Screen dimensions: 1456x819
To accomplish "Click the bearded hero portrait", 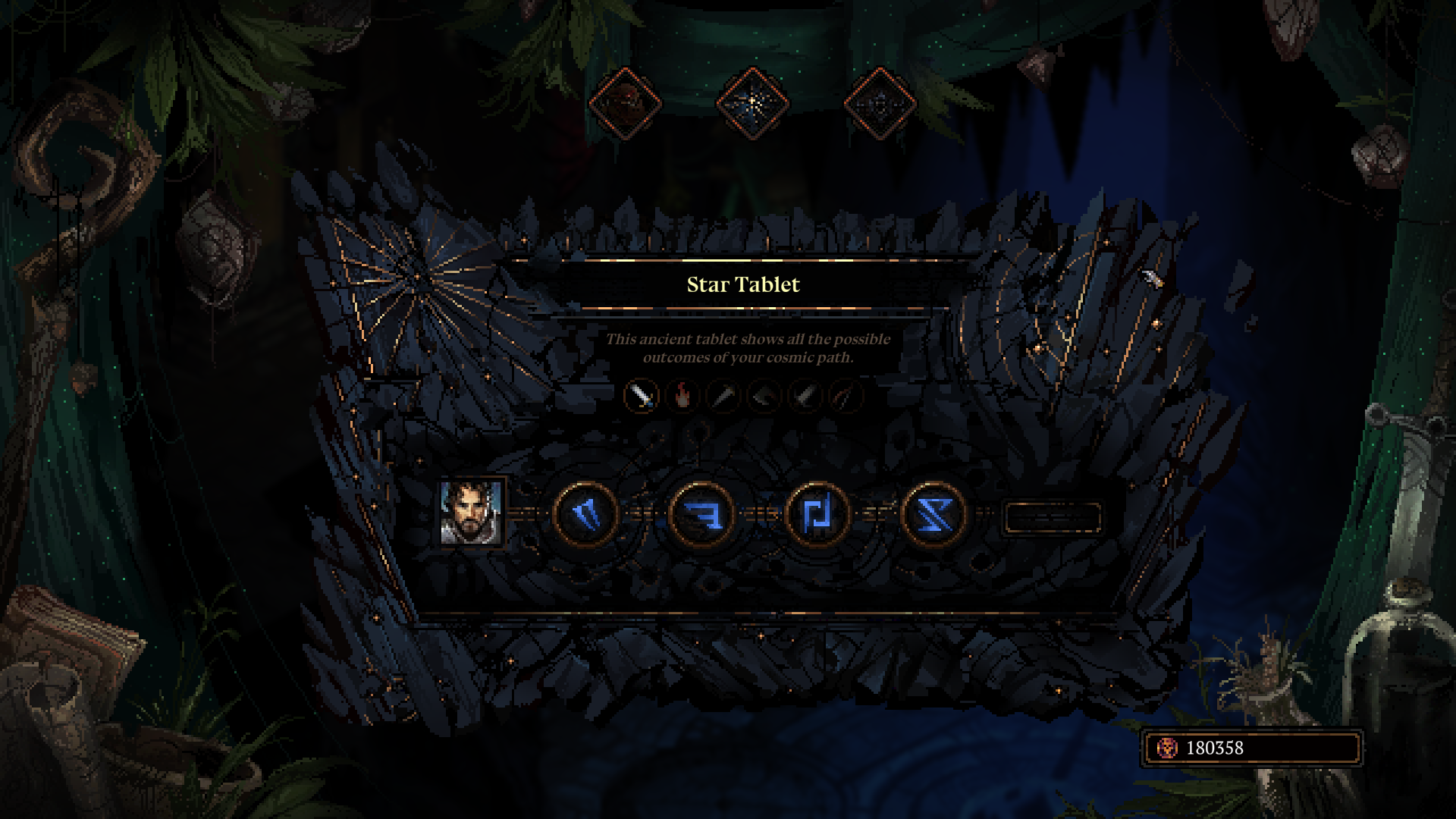I will (x=471, y=513).
